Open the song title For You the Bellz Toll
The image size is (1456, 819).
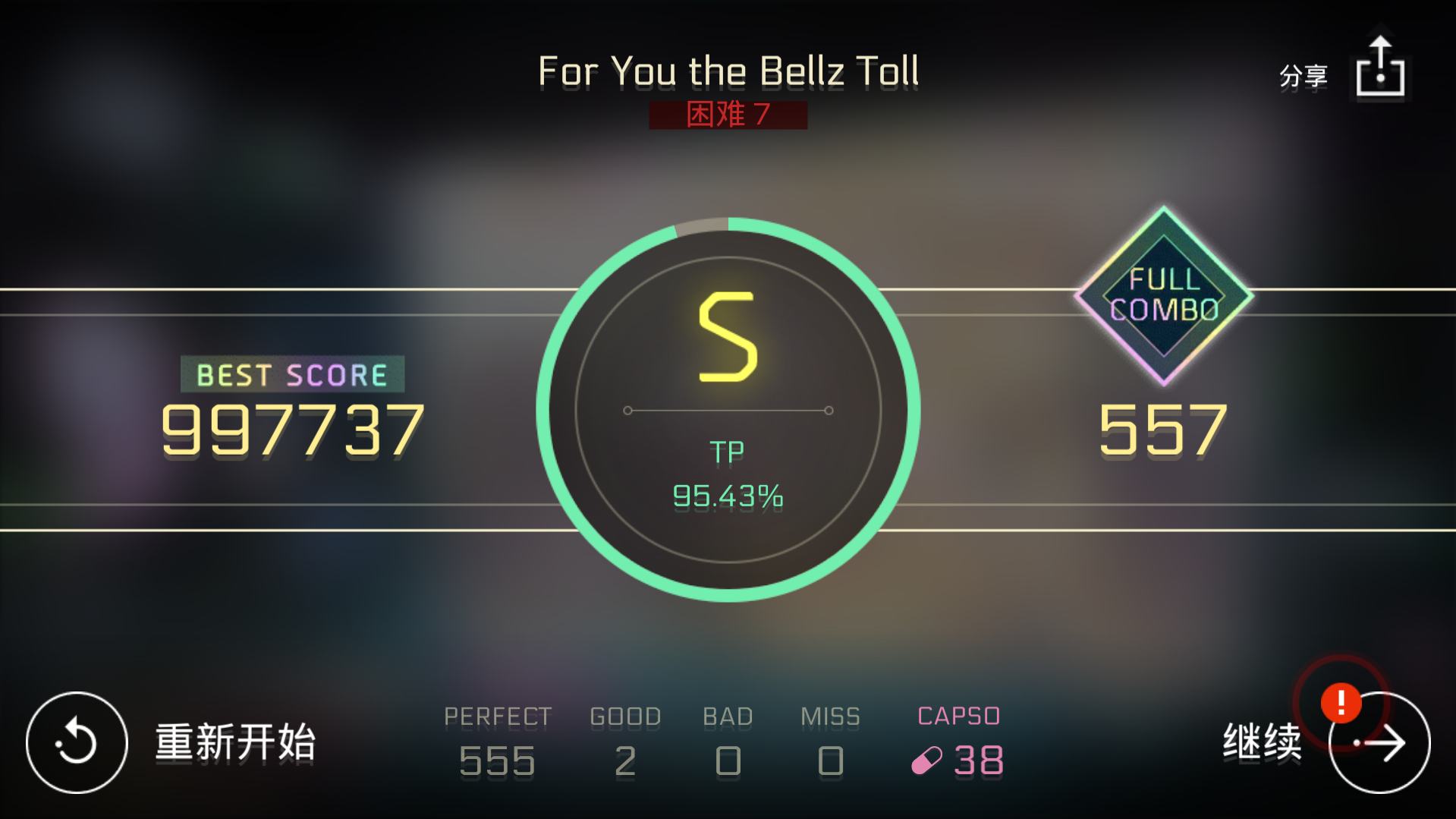click(727, 71)
